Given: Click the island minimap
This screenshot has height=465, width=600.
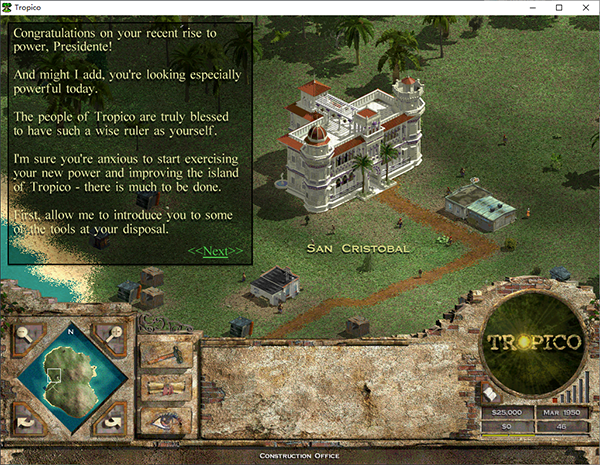Looking at the screenshot, I should [70, 377].
